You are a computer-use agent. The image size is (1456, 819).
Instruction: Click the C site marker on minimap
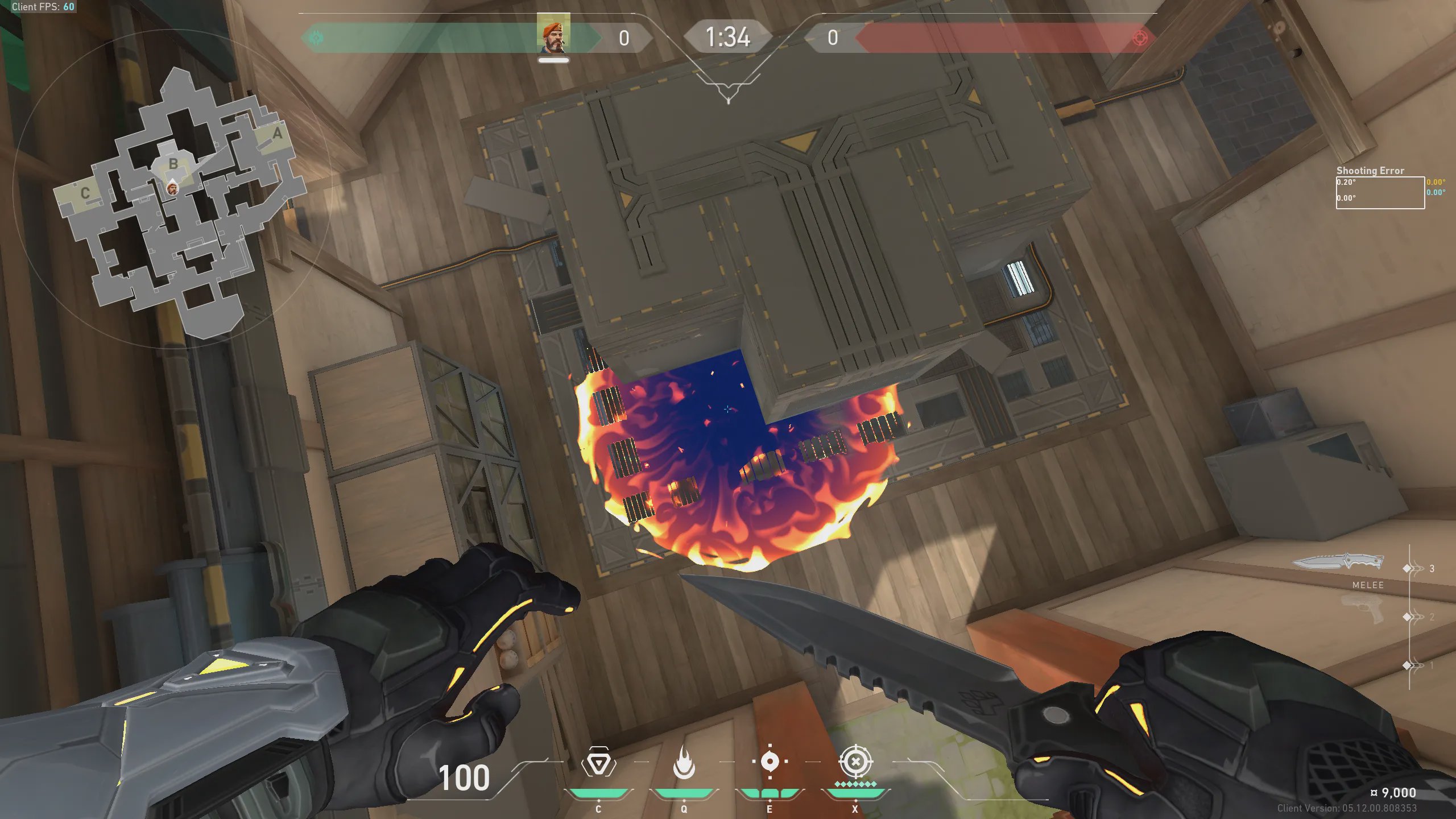click(x=85, y=193)
